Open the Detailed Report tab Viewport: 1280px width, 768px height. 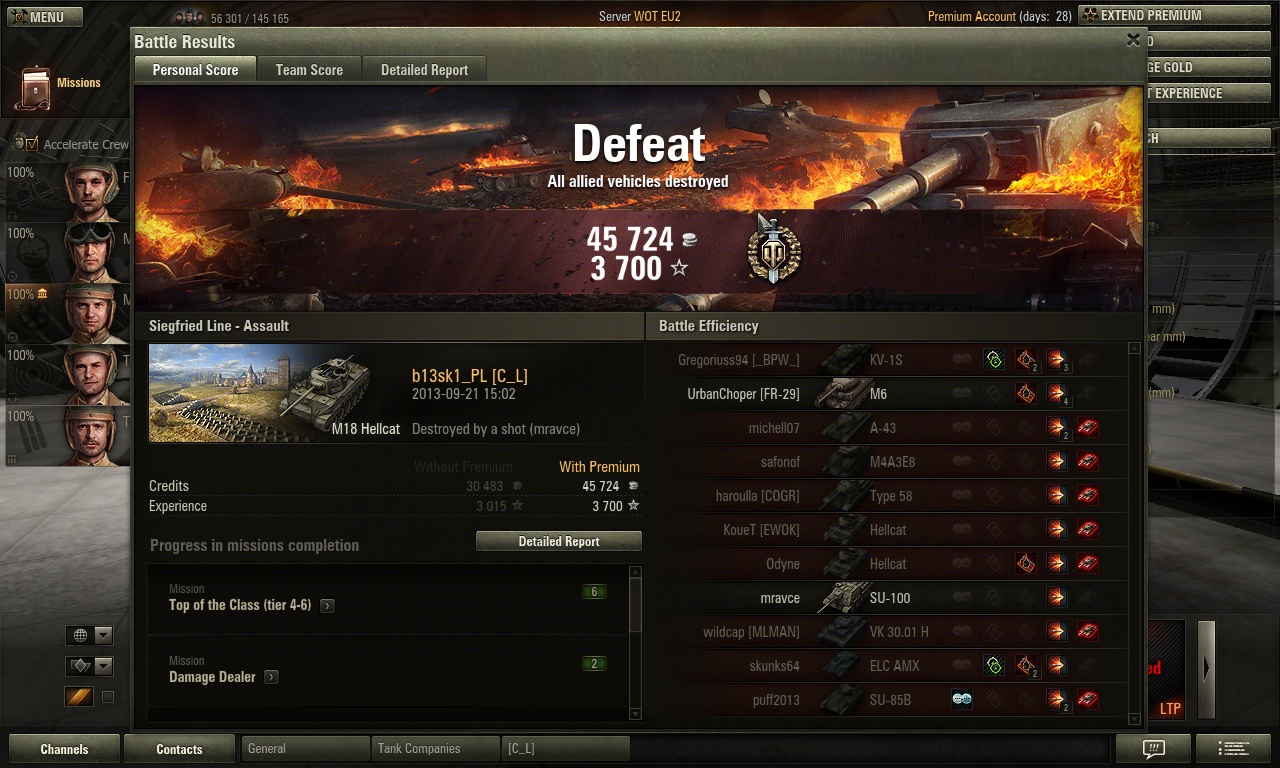424,70
